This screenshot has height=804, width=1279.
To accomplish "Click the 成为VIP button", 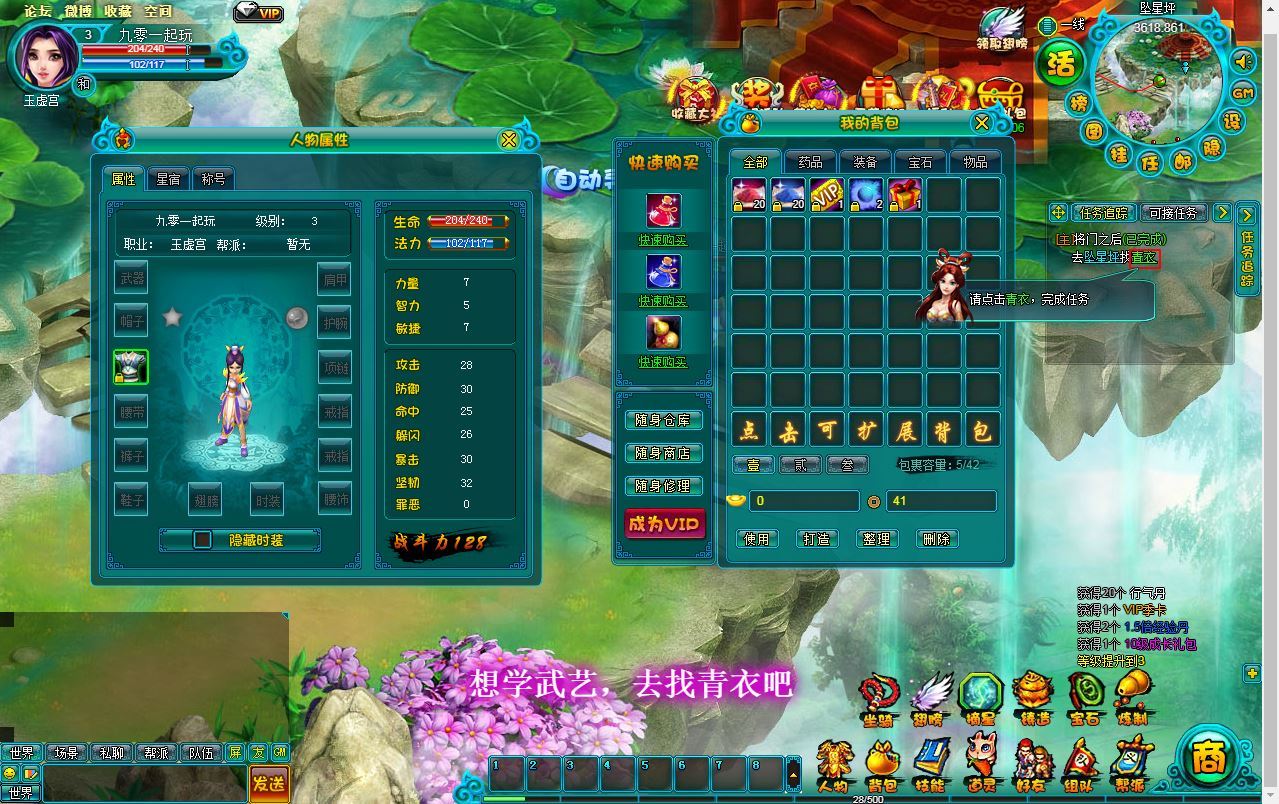I will pyautogui.click(x=663, y=523).
